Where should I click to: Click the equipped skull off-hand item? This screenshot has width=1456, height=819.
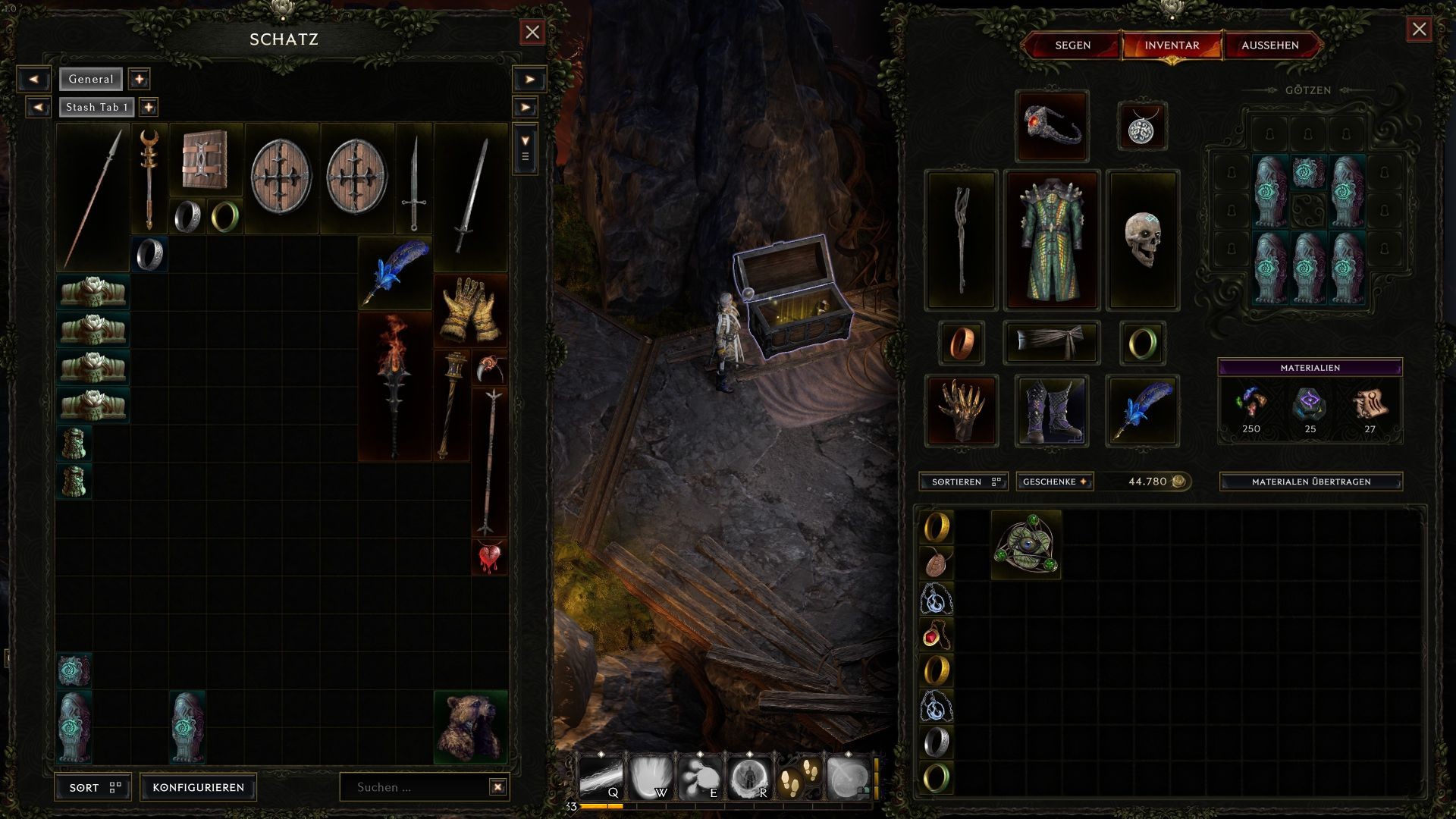(x=1143, y=240)
